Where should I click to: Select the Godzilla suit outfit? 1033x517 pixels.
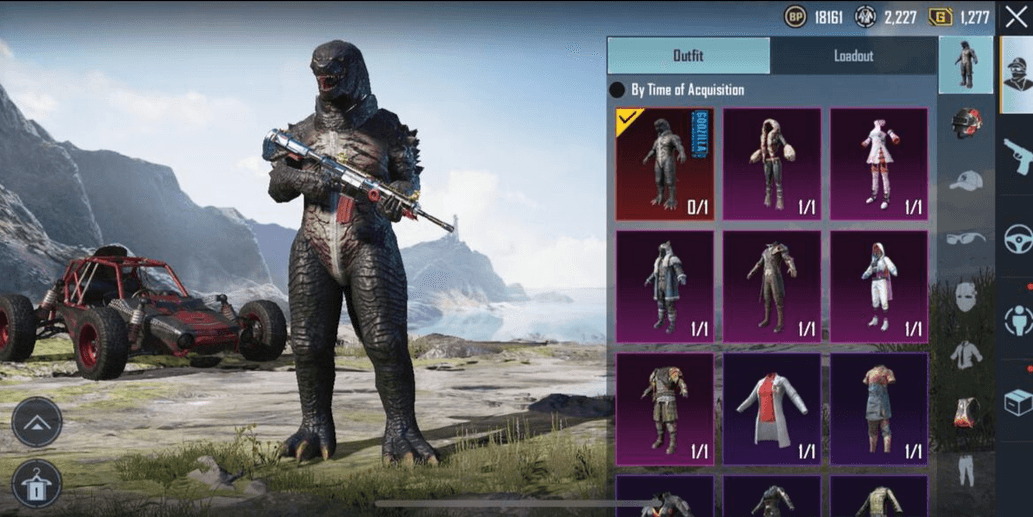coord(665,164)
